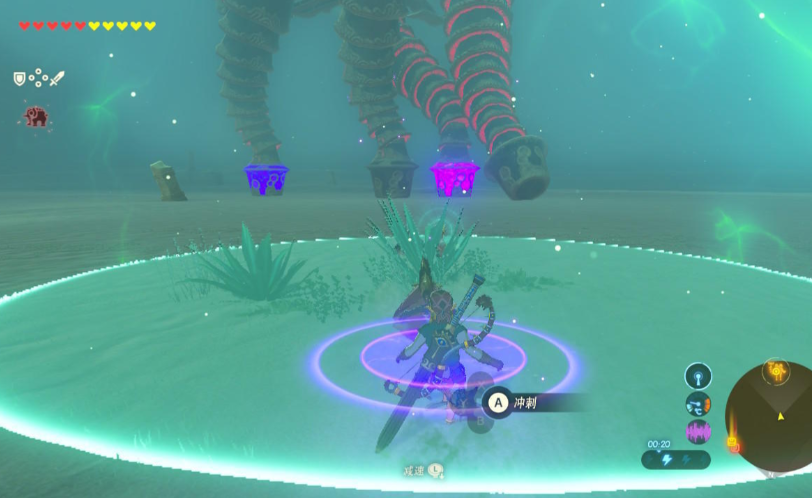Select the sword icon in the quick-equip HUD
812x498 pixels.
click(56, 78)
